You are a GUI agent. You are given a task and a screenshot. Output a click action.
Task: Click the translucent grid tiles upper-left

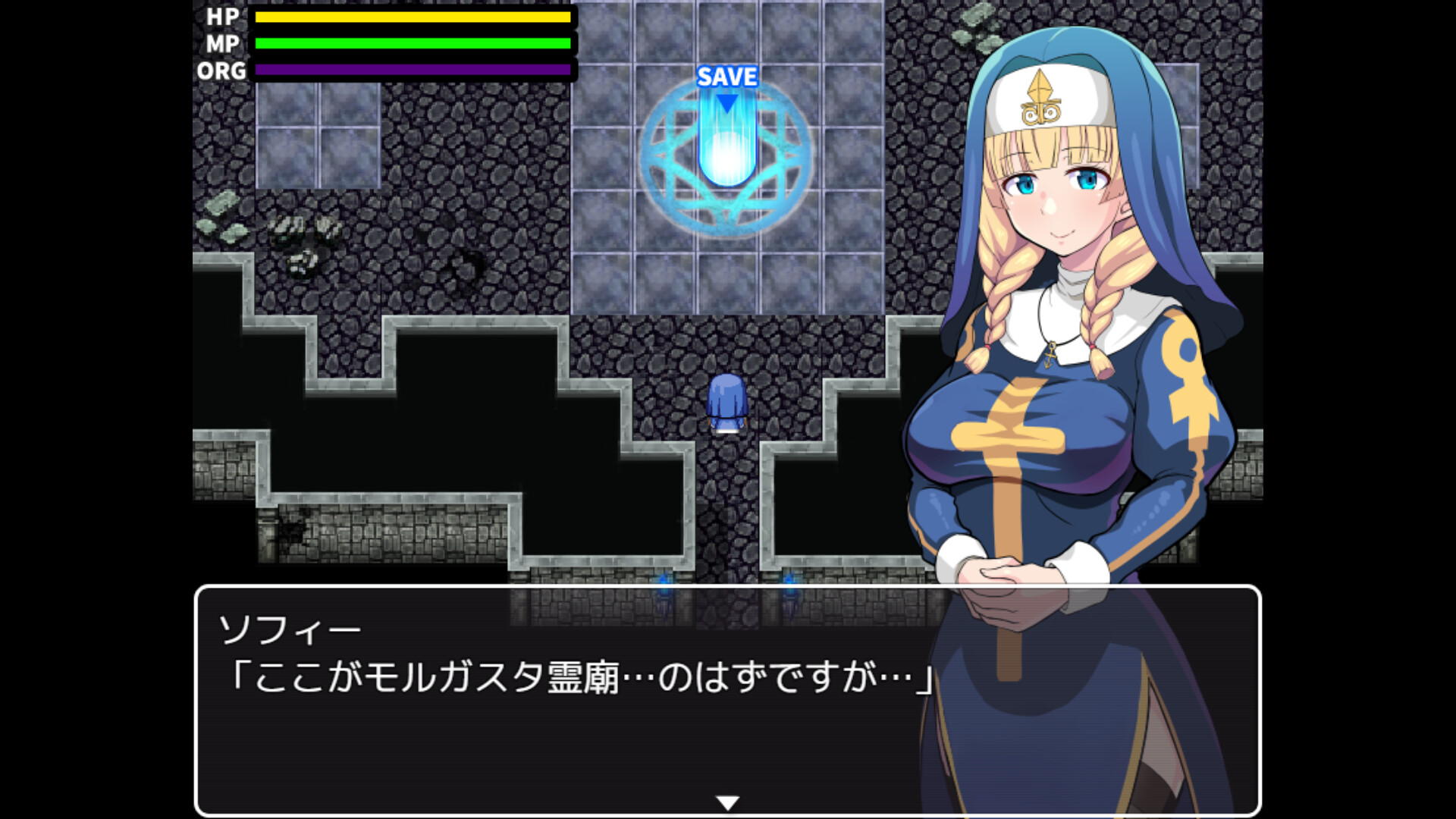[x=318, y=133]
